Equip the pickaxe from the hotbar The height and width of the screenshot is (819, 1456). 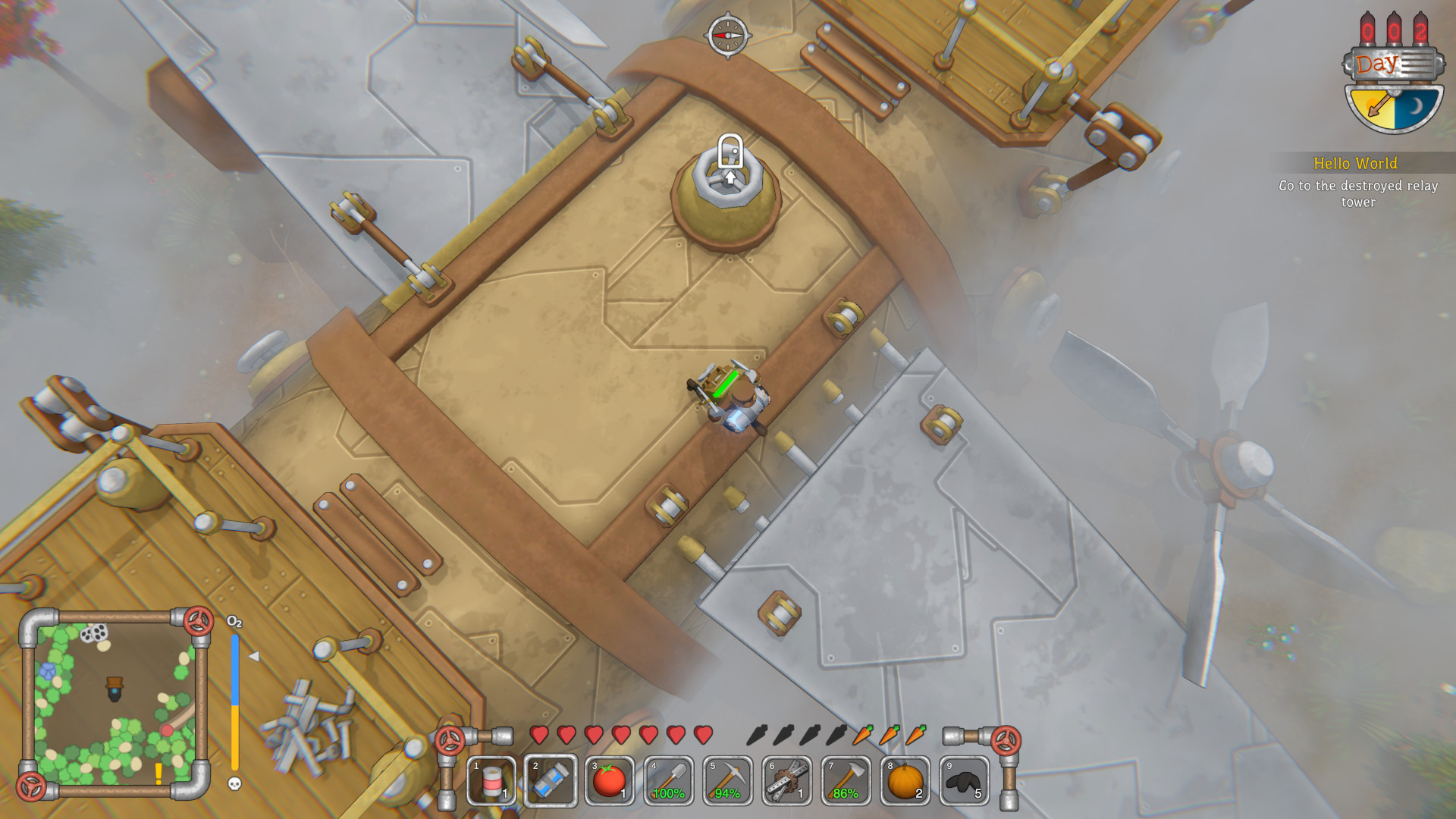click(x=728, y=780)
